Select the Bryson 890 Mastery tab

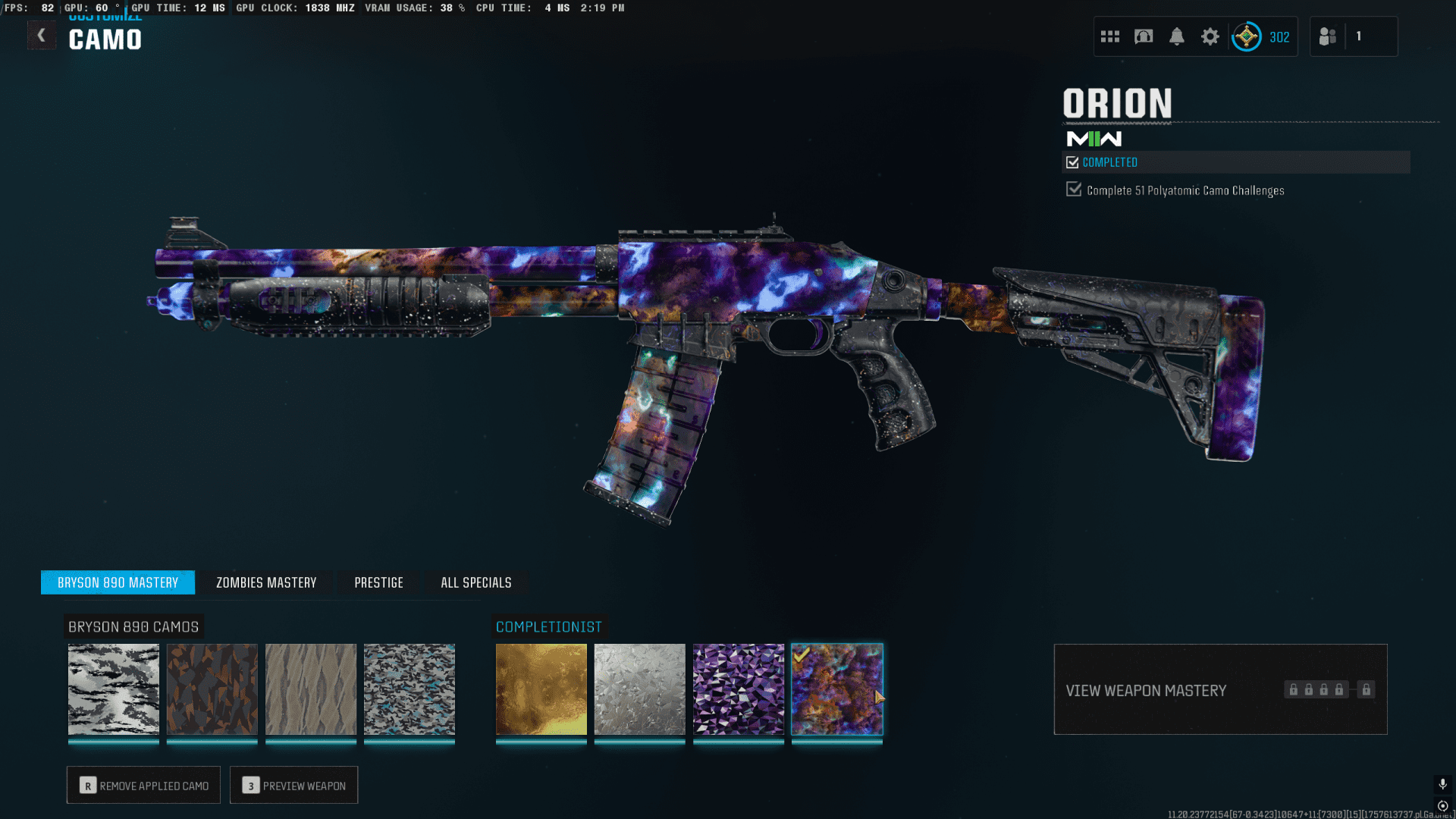coord(118,582)
